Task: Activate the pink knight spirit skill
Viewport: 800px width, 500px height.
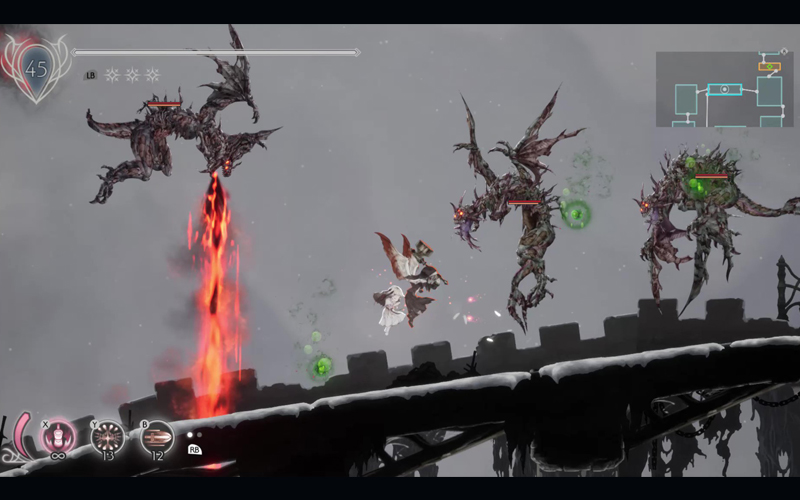Action: point(59,437)
